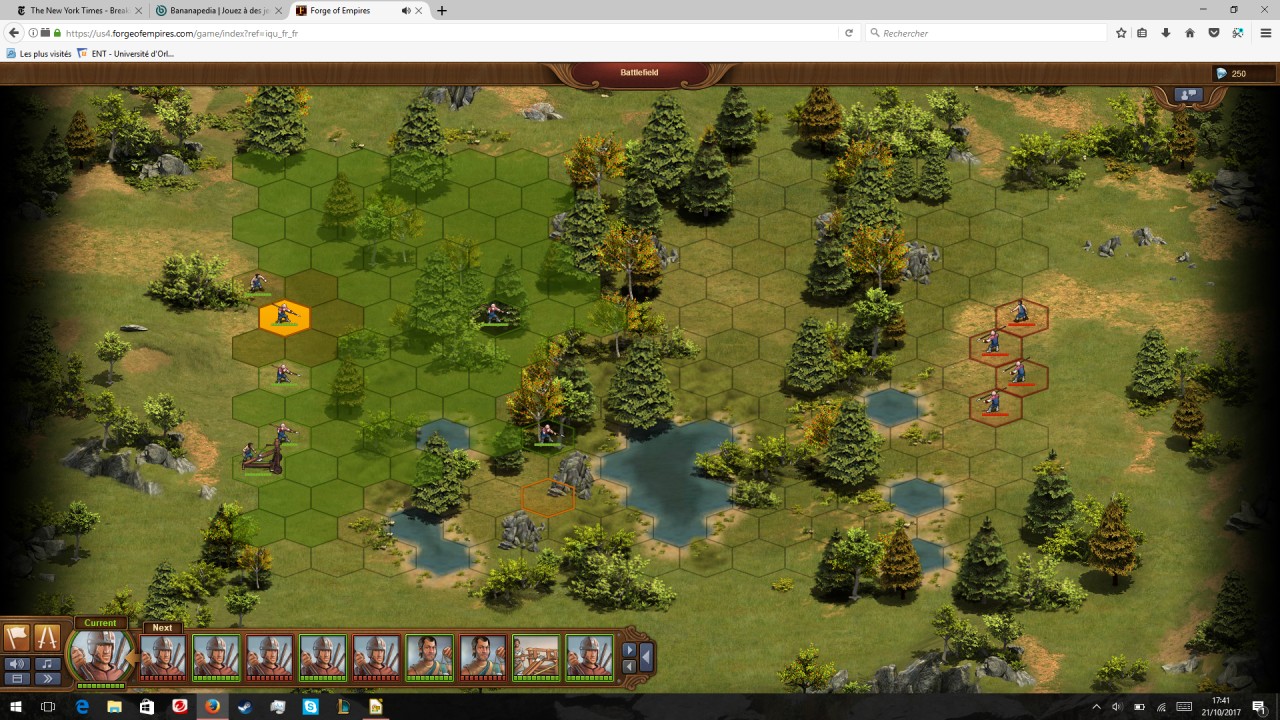The width and height of the screenshot is (1280, 720).
Task: Click the small left arrow of the unit queue
Action: point(629,666)
